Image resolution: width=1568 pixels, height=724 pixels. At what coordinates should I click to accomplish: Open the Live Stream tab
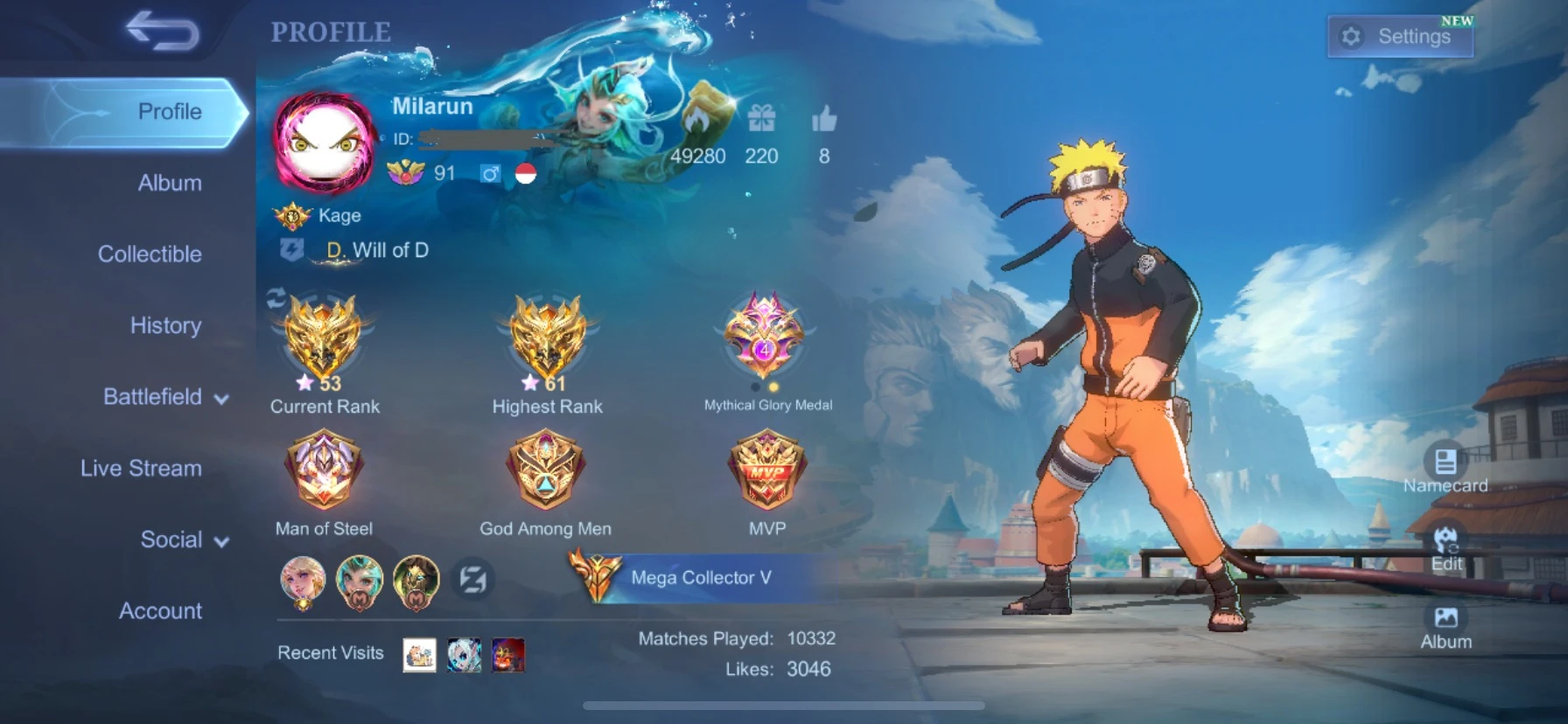tap(141, 469)
